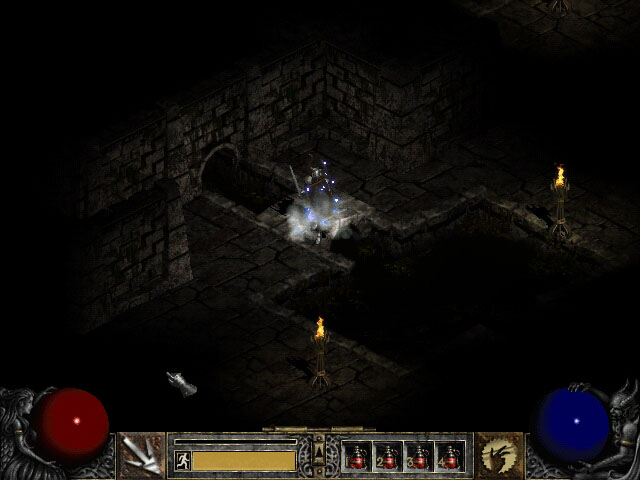
Task: Toggle the run/walk button
Action: point(183,460)
